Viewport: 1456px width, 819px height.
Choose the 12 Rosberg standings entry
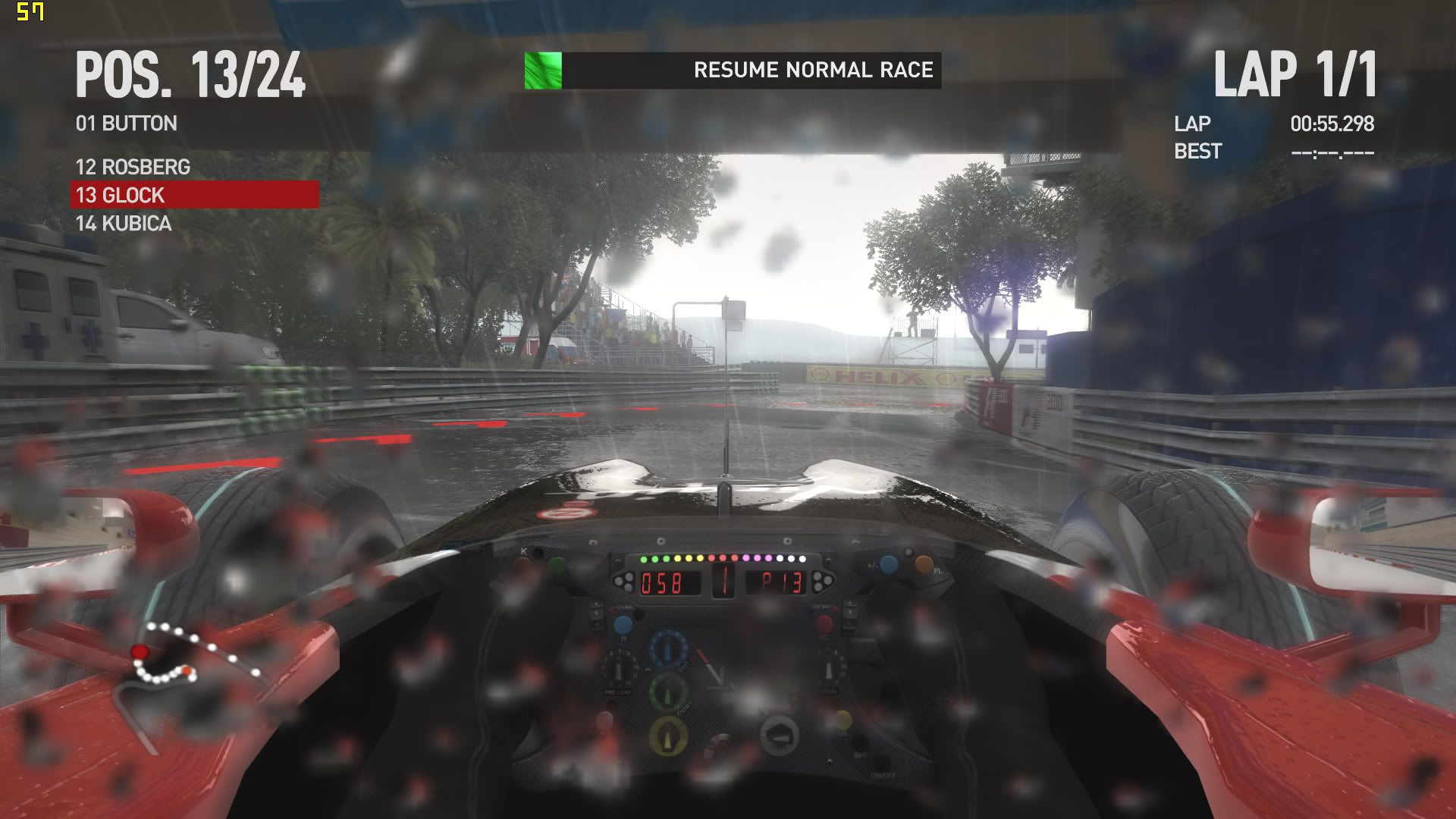click(x=133, y=167)
